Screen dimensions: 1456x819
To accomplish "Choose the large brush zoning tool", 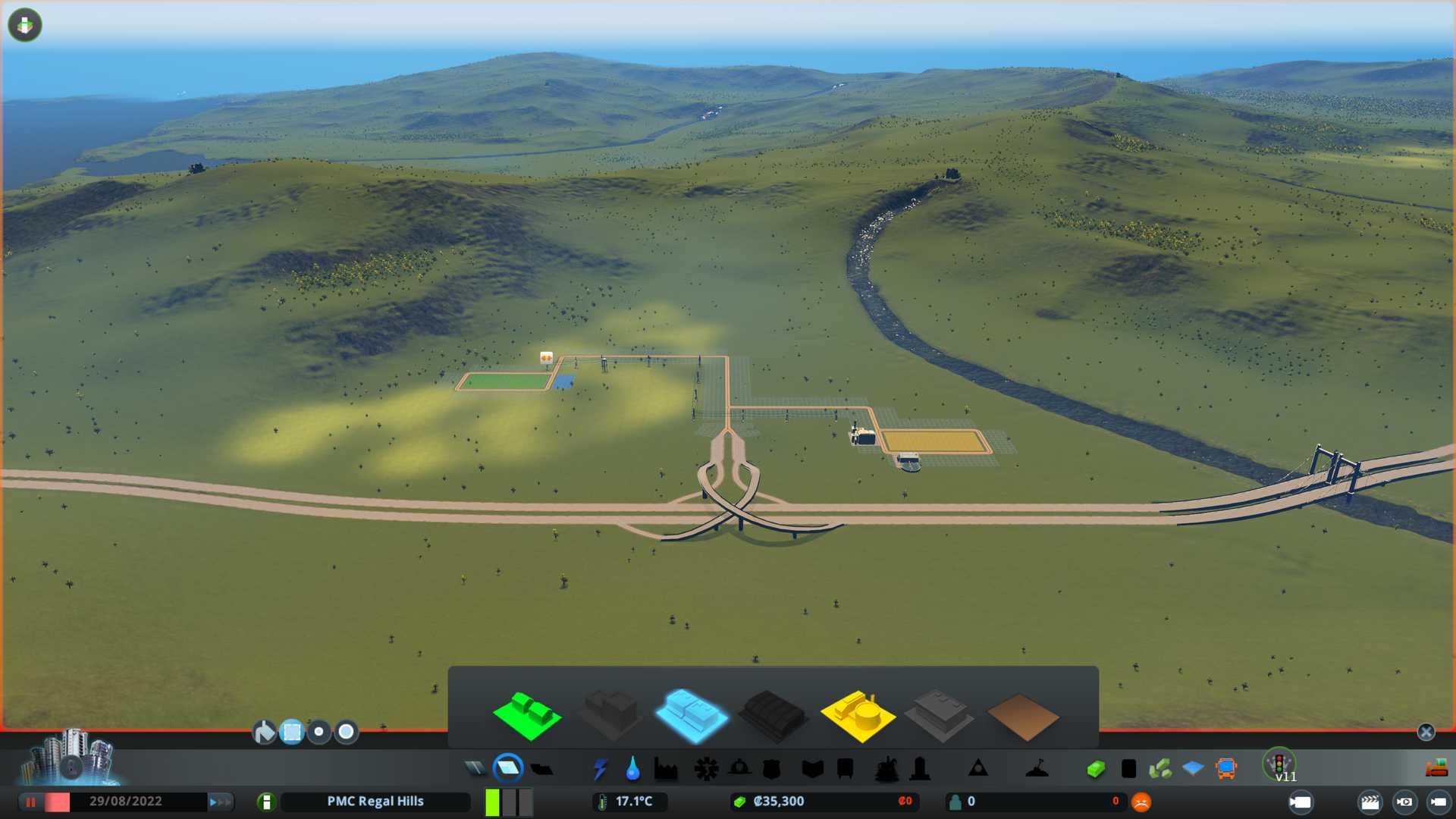I will tap(347, 732).
